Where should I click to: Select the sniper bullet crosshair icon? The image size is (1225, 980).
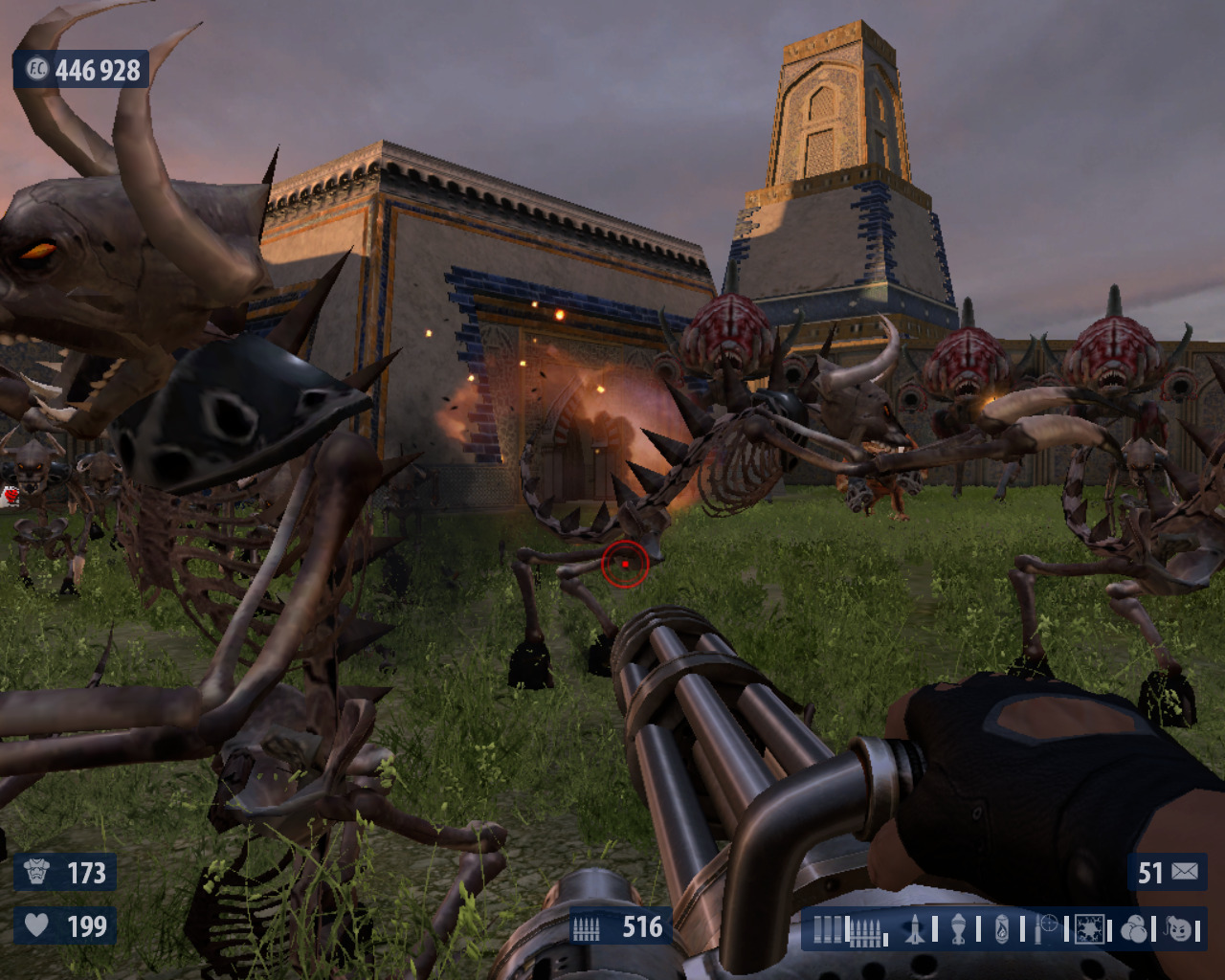[1047, 926]
